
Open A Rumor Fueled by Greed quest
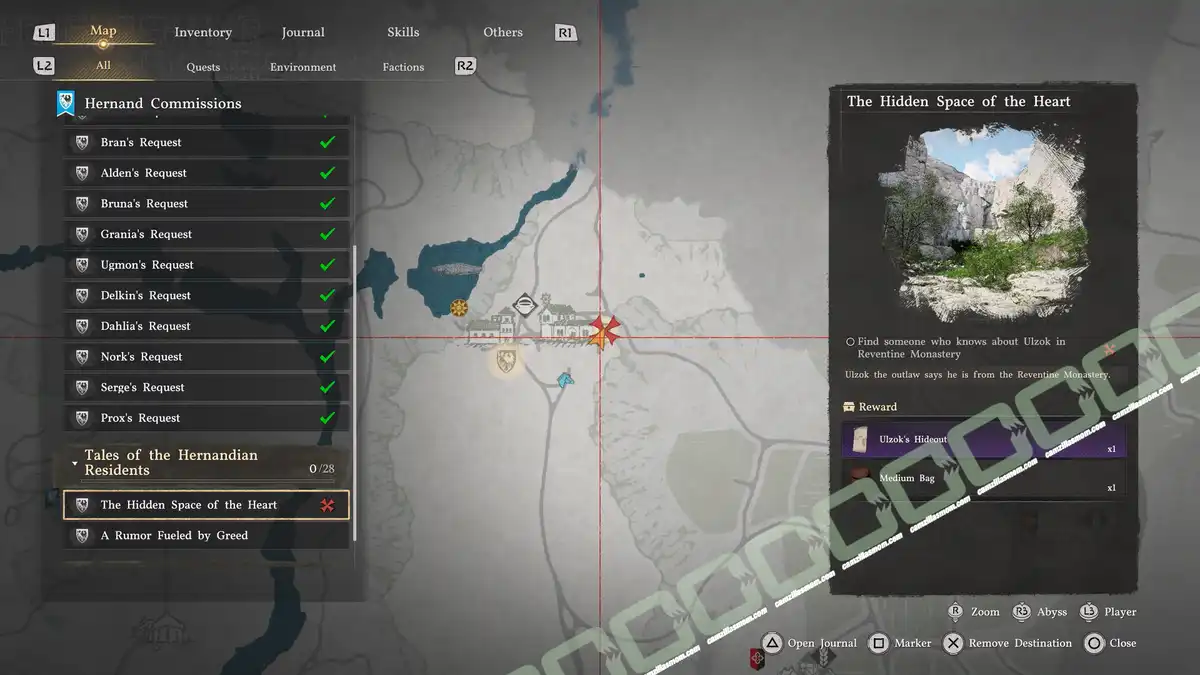[x=207, y=536]
